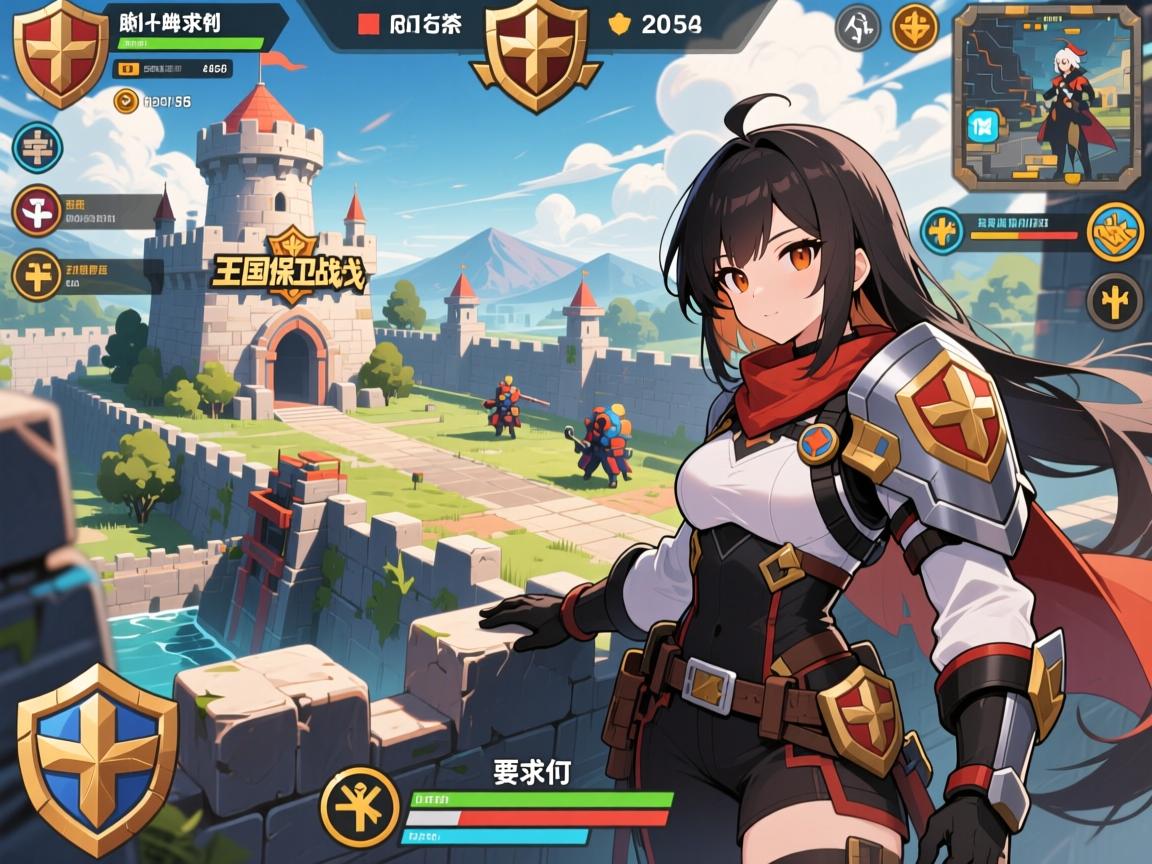Use the dark round gold trident icon
This screenshot has height=864, width=1152.
click(x=1114, y=300)
